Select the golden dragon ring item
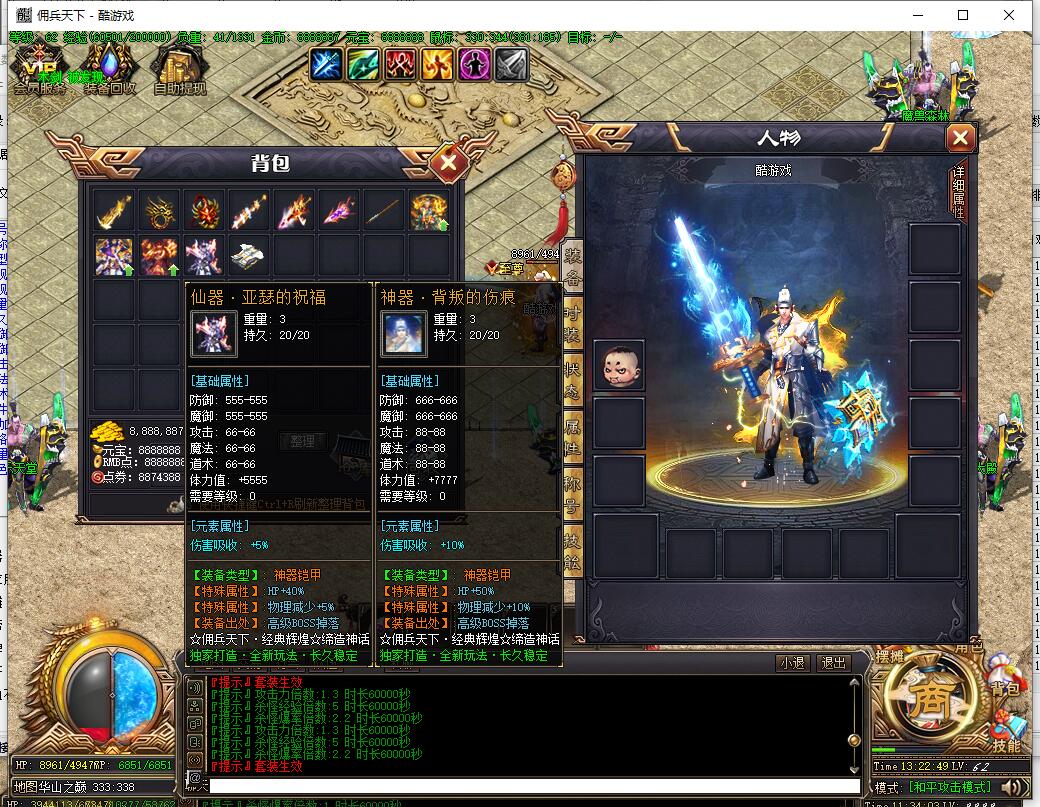 (158, 211)
